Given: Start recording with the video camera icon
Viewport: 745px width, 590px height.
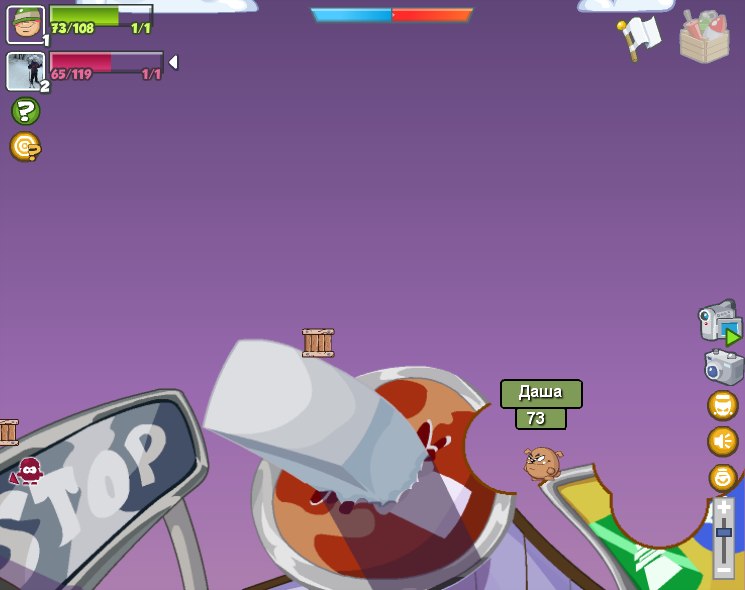Looking at the screenshot, I should pyautogui.click(x=719, y=322).
